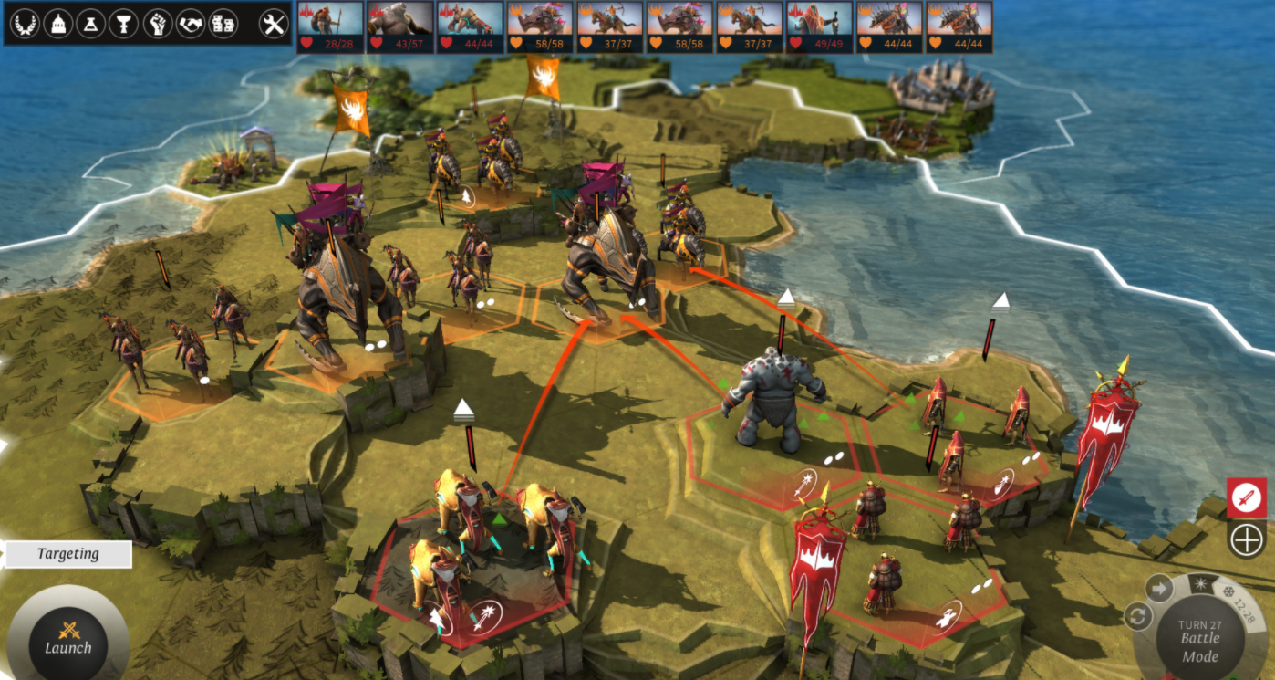Click the Turn 27 Battle Mode dial
The height and width of the screenshot is (680, 1275).
1199,638
